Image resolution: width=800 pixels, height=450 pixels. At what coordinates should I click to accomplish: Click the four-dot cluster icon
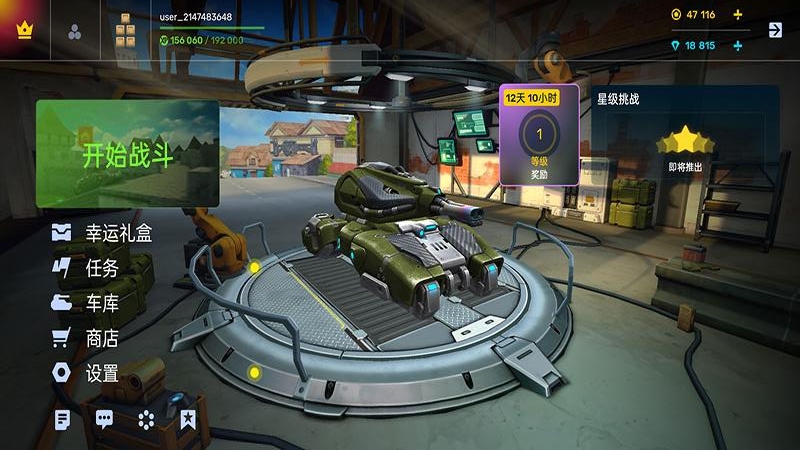(146, 420)
